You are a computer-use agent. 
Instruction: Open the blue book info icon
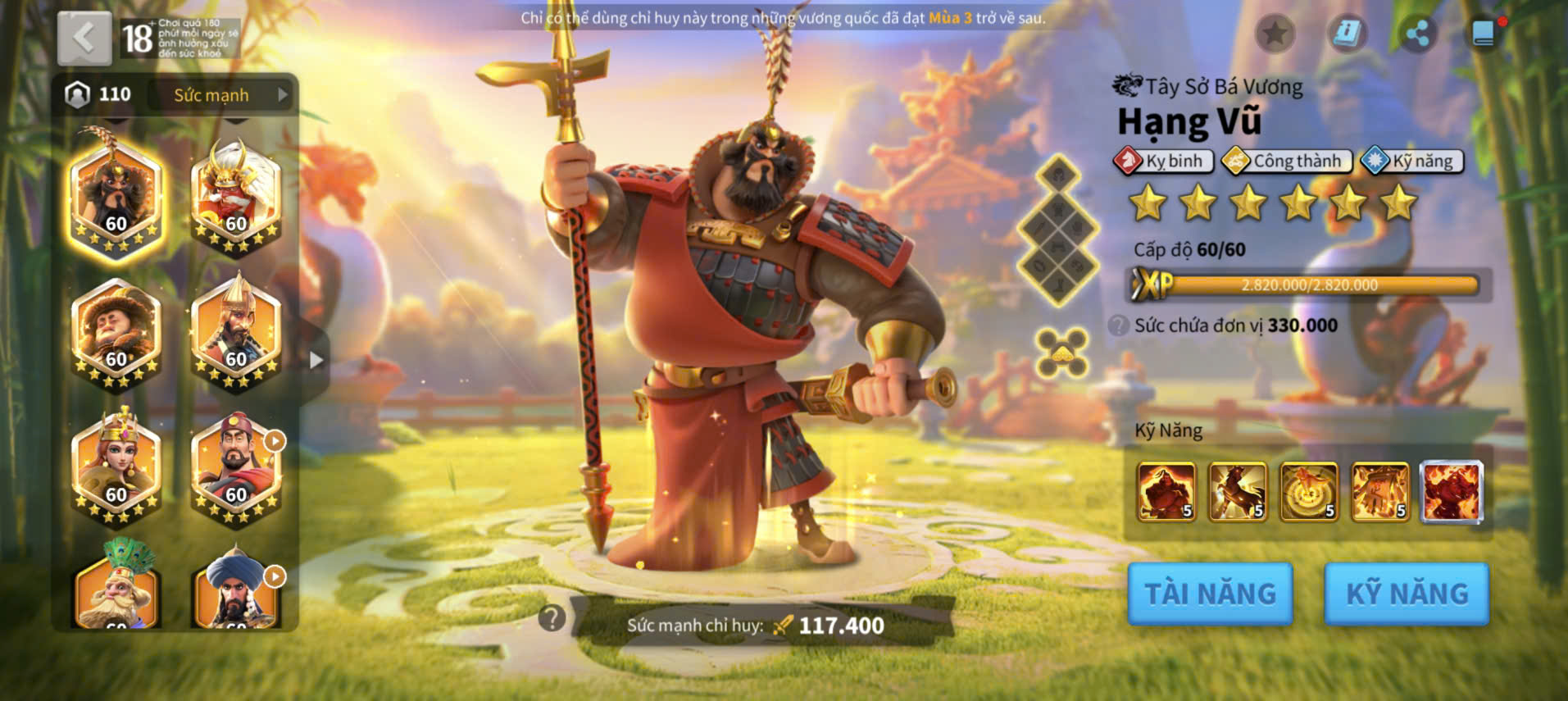pyautogui.click(x=1347, y=34)
